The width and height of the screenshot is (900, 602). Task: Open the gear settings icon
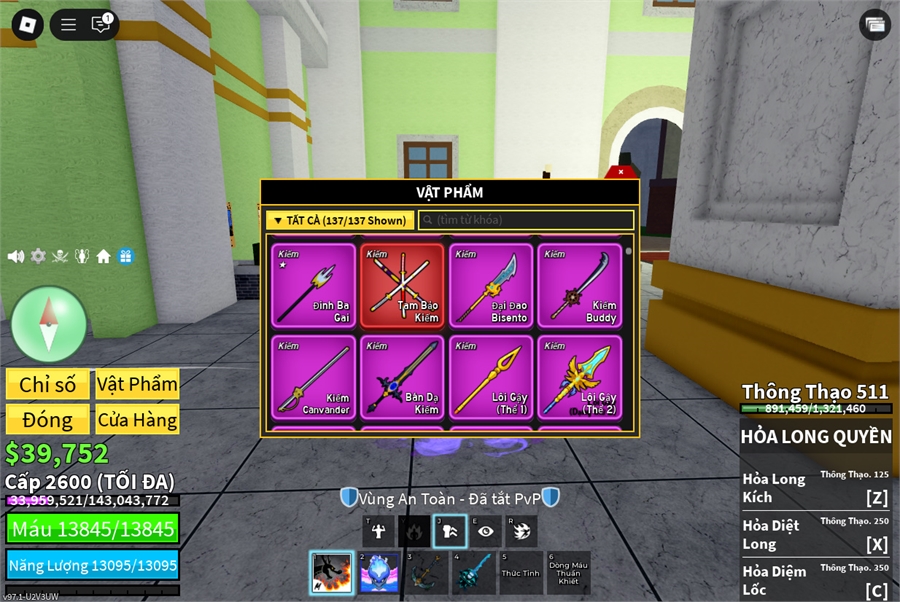click(38, 256)
